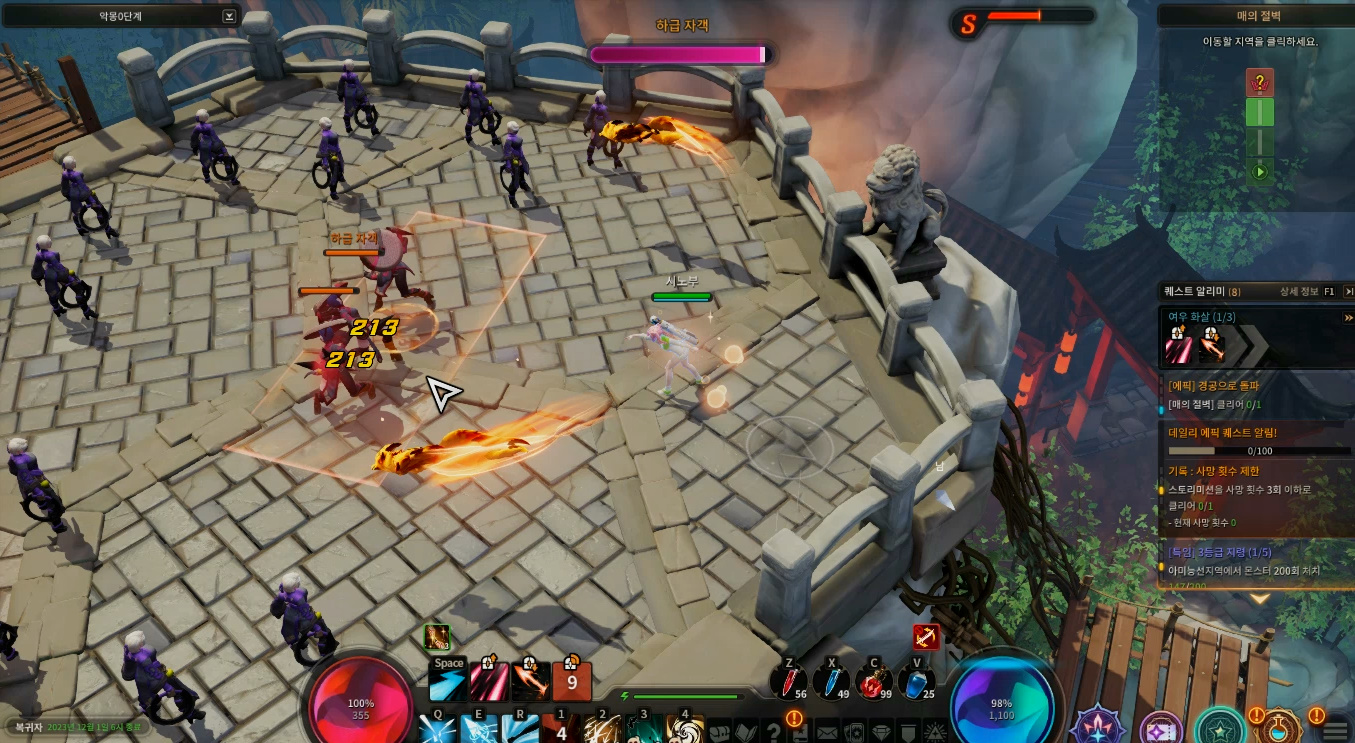Expand the 여우 화살 quest entry
Image resolution: width=1355 pixels, height=743 pixels.
[x=1347, y=317]
